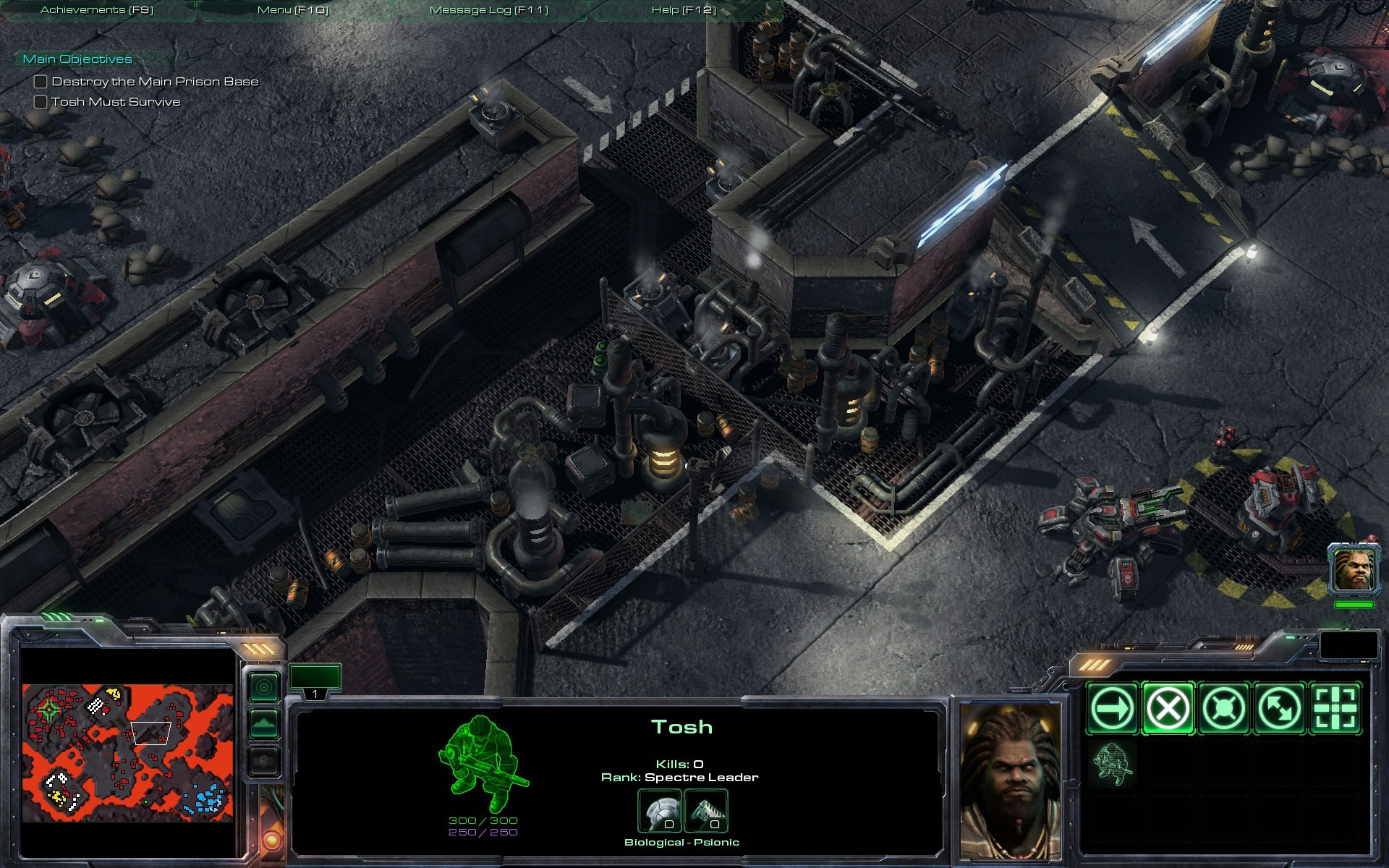Toggle minimap terrain display

point(264,723)
